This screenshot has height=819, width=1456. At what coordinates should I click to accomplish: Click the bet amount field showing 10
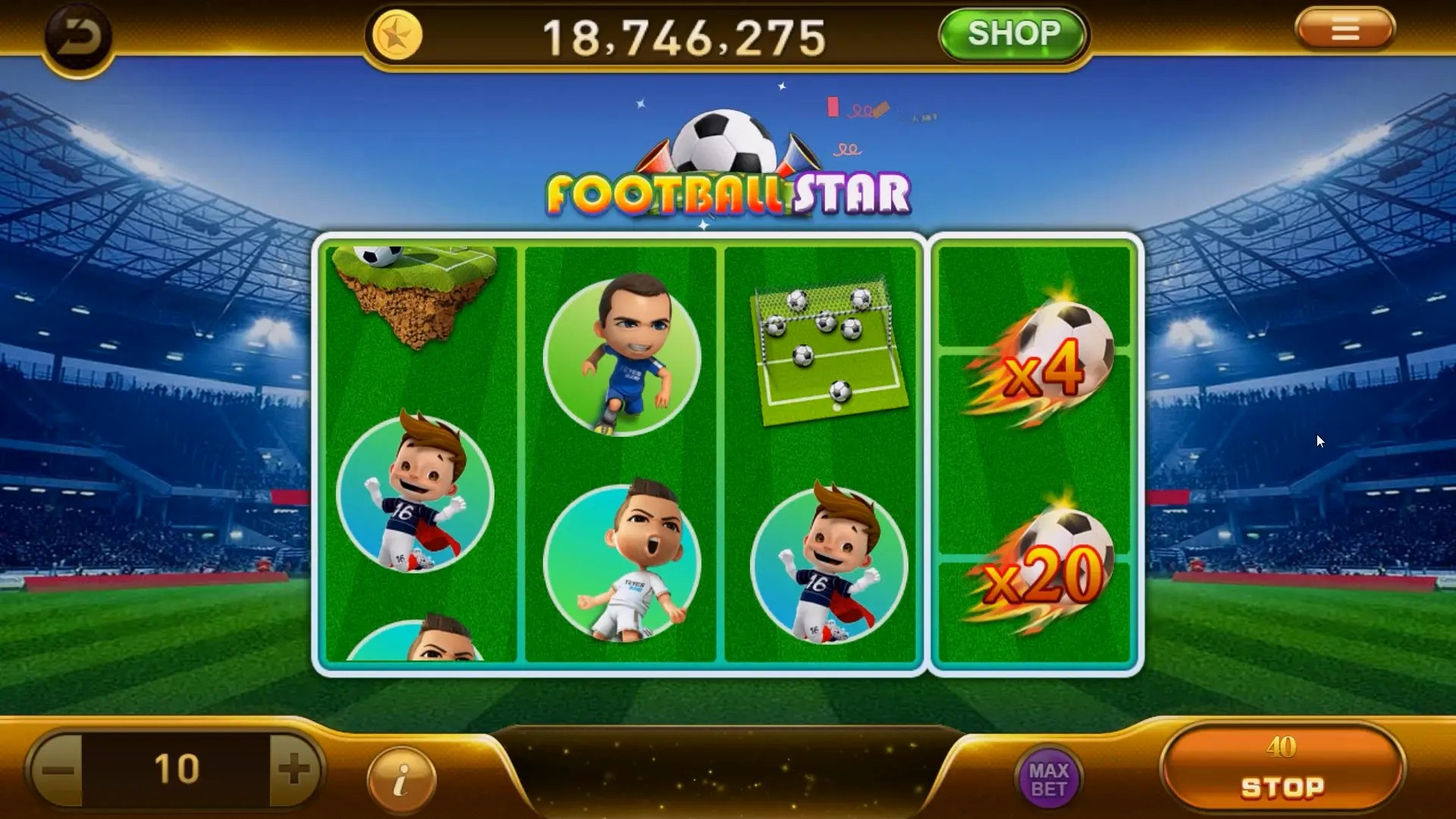pyautogui.click(x=174, y=768)
